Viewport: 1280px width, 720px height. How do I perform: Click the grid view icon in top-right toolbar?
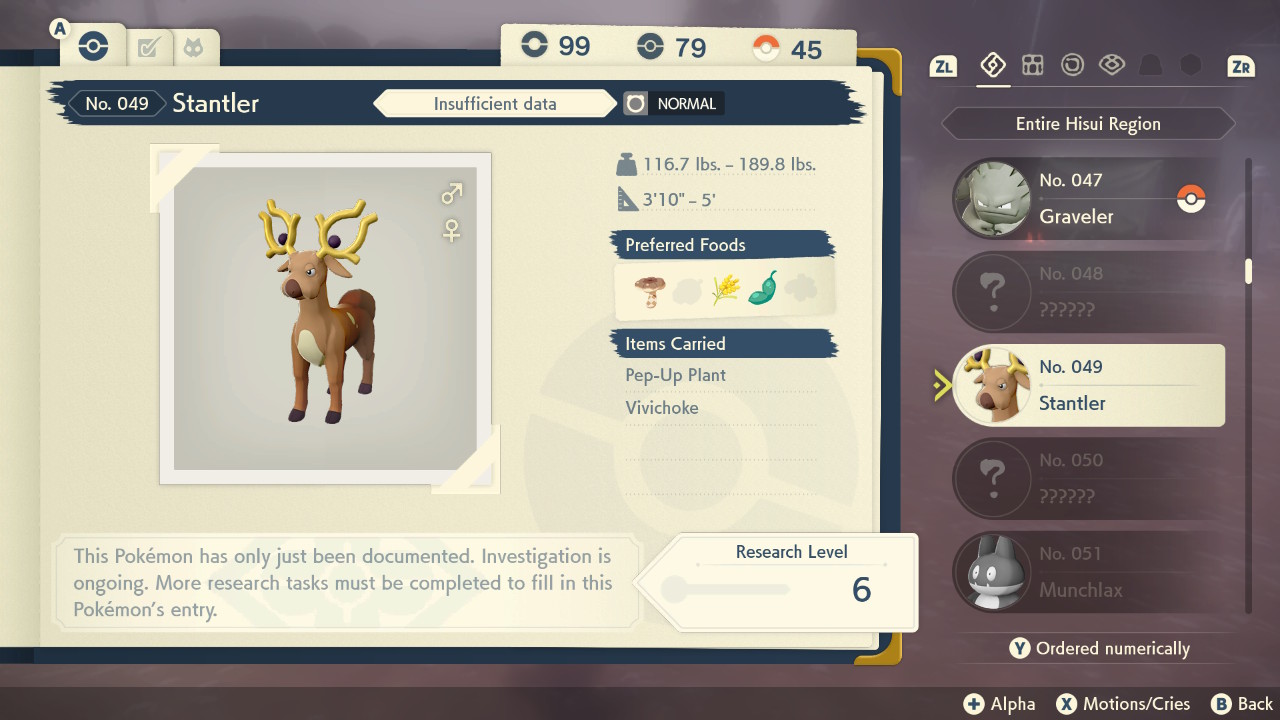1033,64
